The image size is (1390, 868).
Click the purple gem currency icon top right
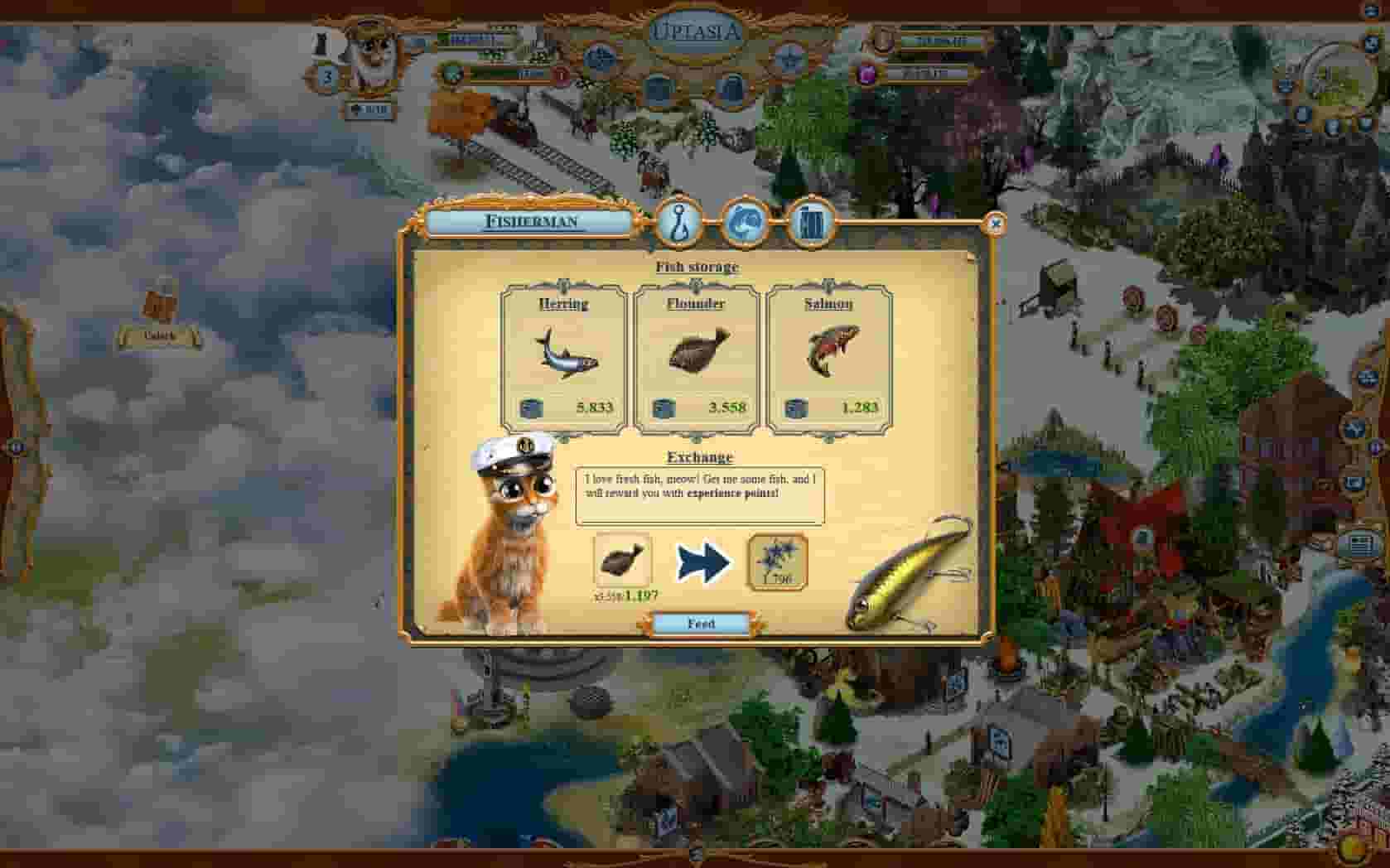pyautogui.click(x=867, y=74)
